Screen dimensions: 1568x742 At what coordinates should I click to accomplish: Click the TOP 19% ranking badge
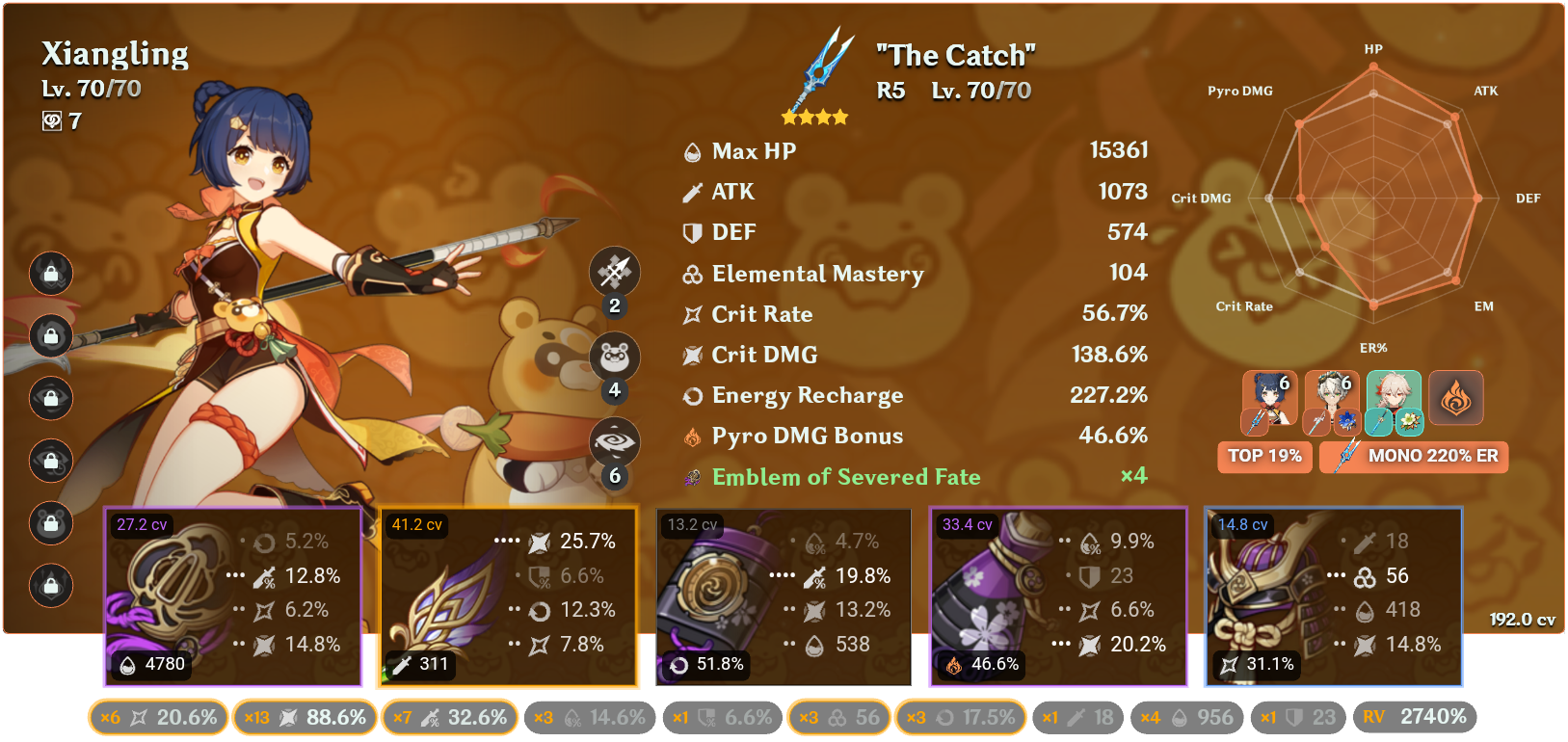[1263, 457]
